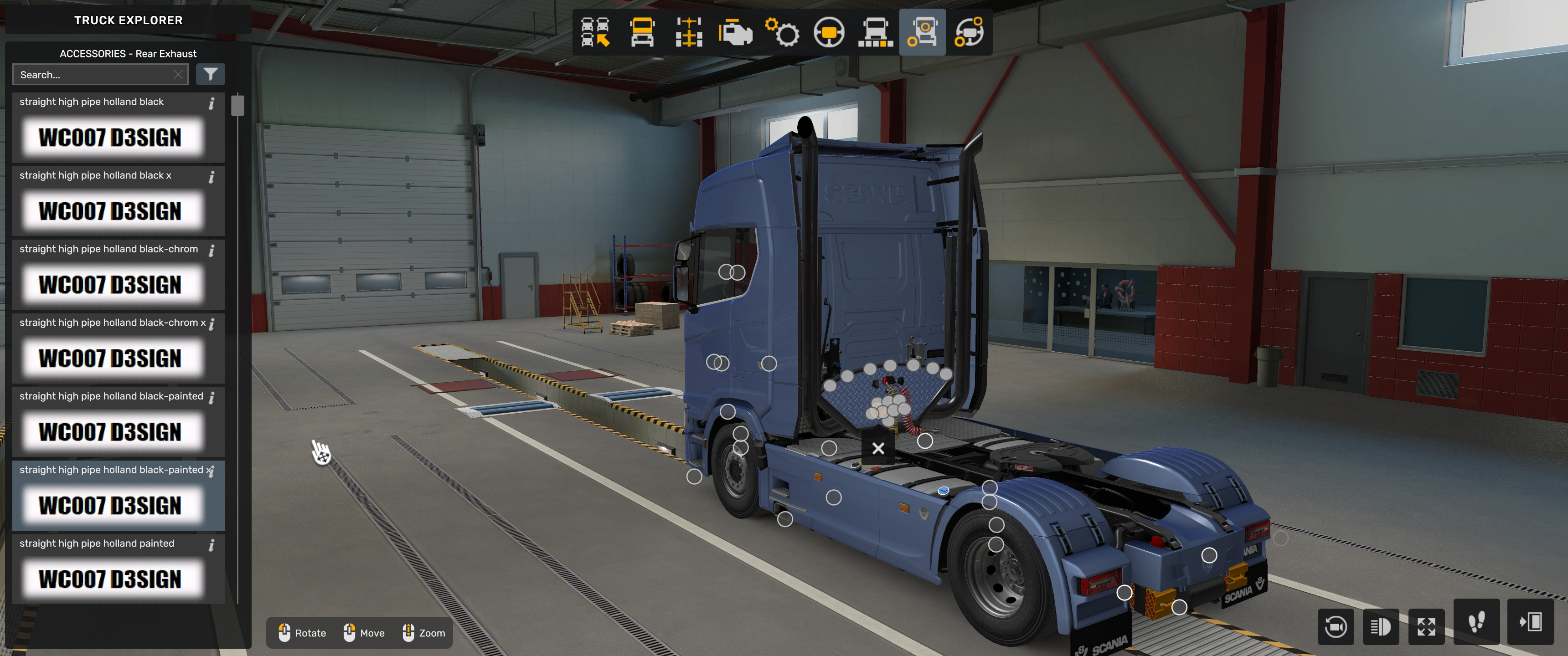Toggle the headlights preview button

pyautogui.click(x=1381, y=626)
